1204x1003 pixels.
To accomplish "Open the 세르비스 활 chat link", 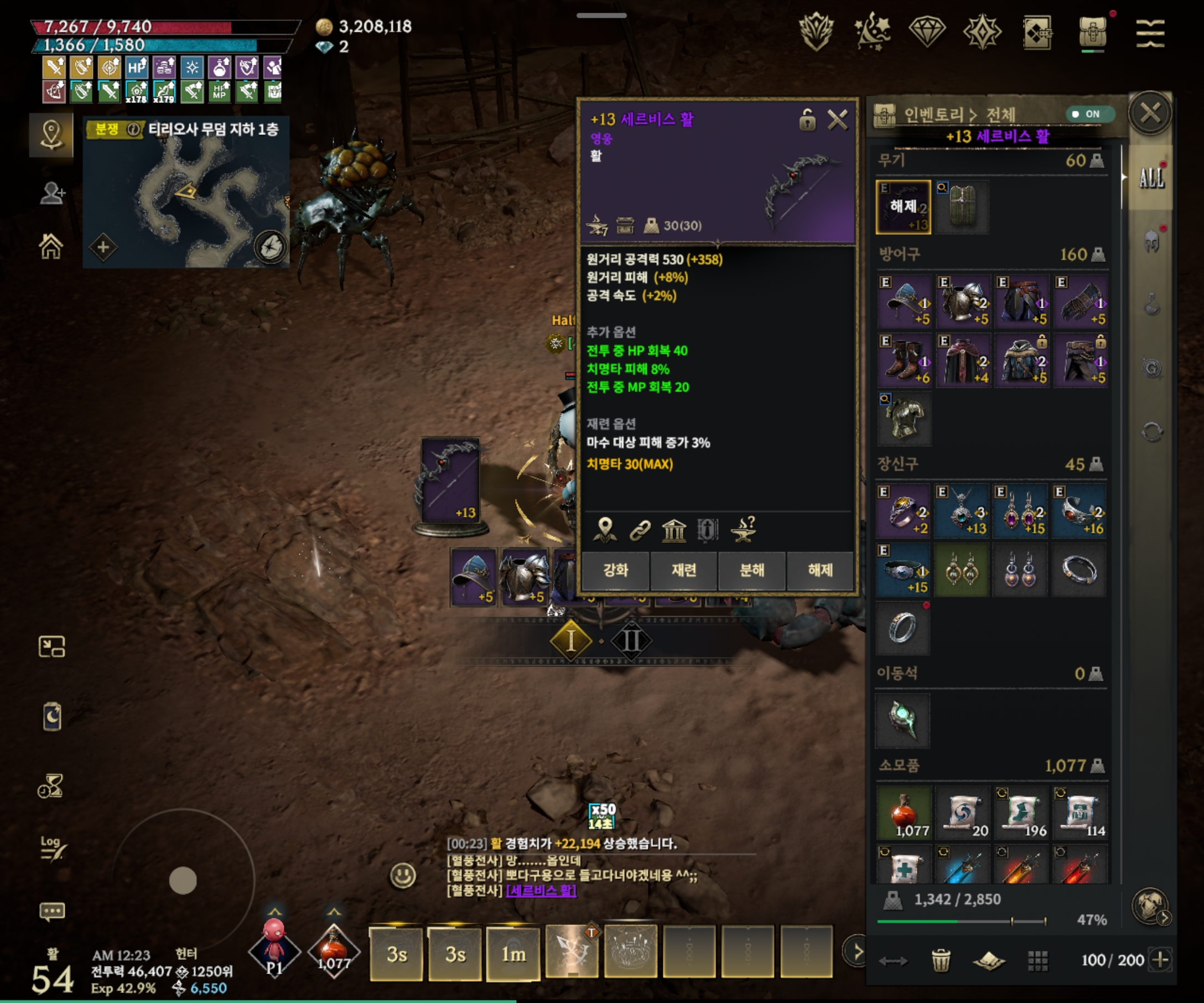I will pos(541,891).
